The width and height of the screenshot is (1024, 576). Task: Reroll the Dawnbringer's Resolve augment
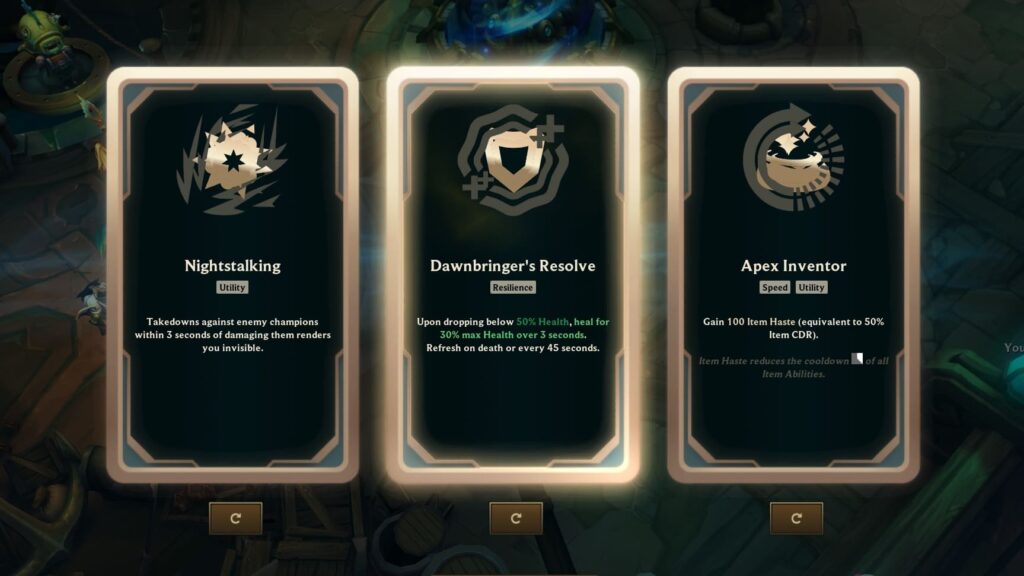516,518
